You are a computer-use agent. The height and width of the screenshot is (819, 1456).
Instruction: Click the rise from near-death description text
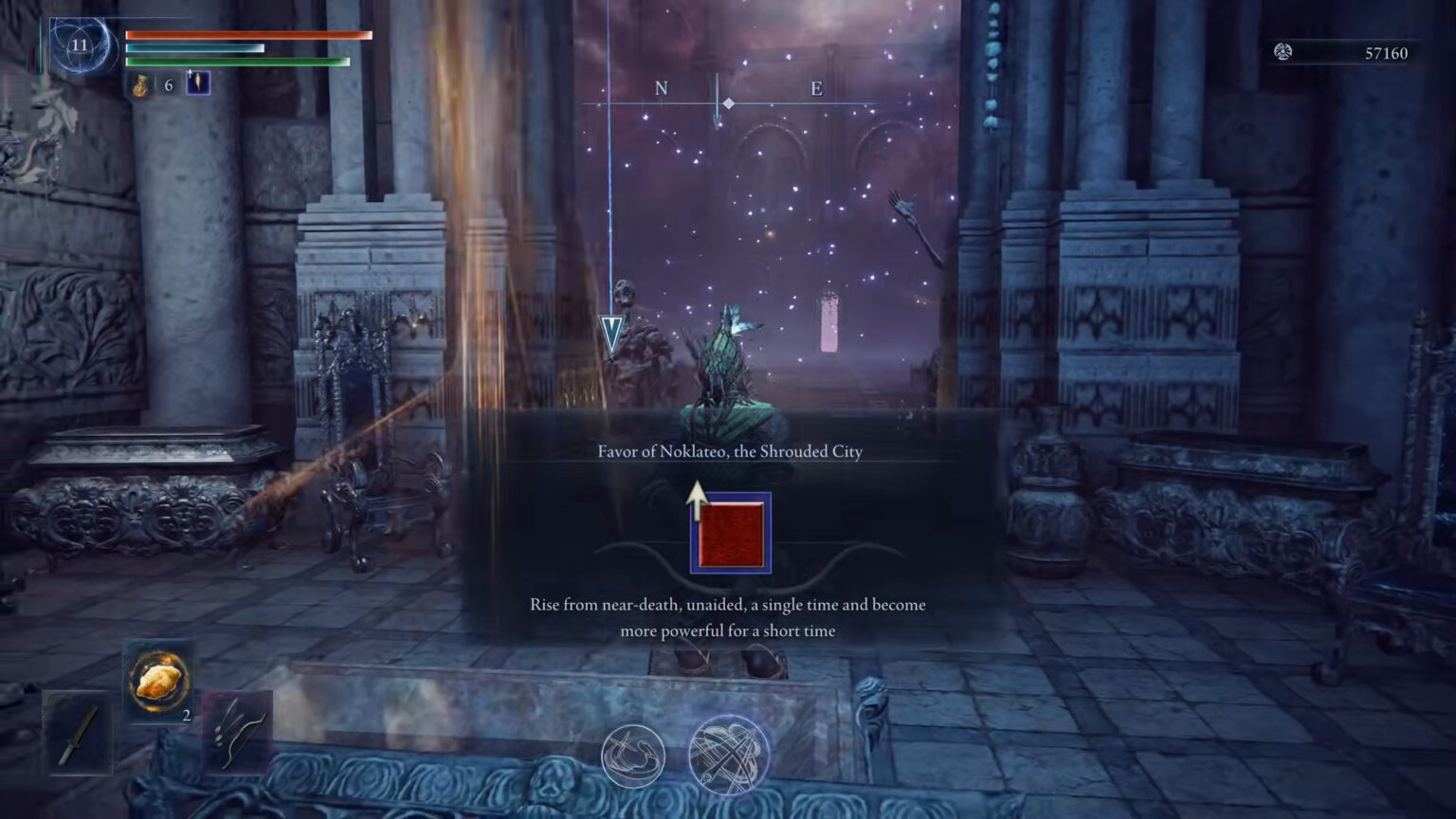click(728, 615)
